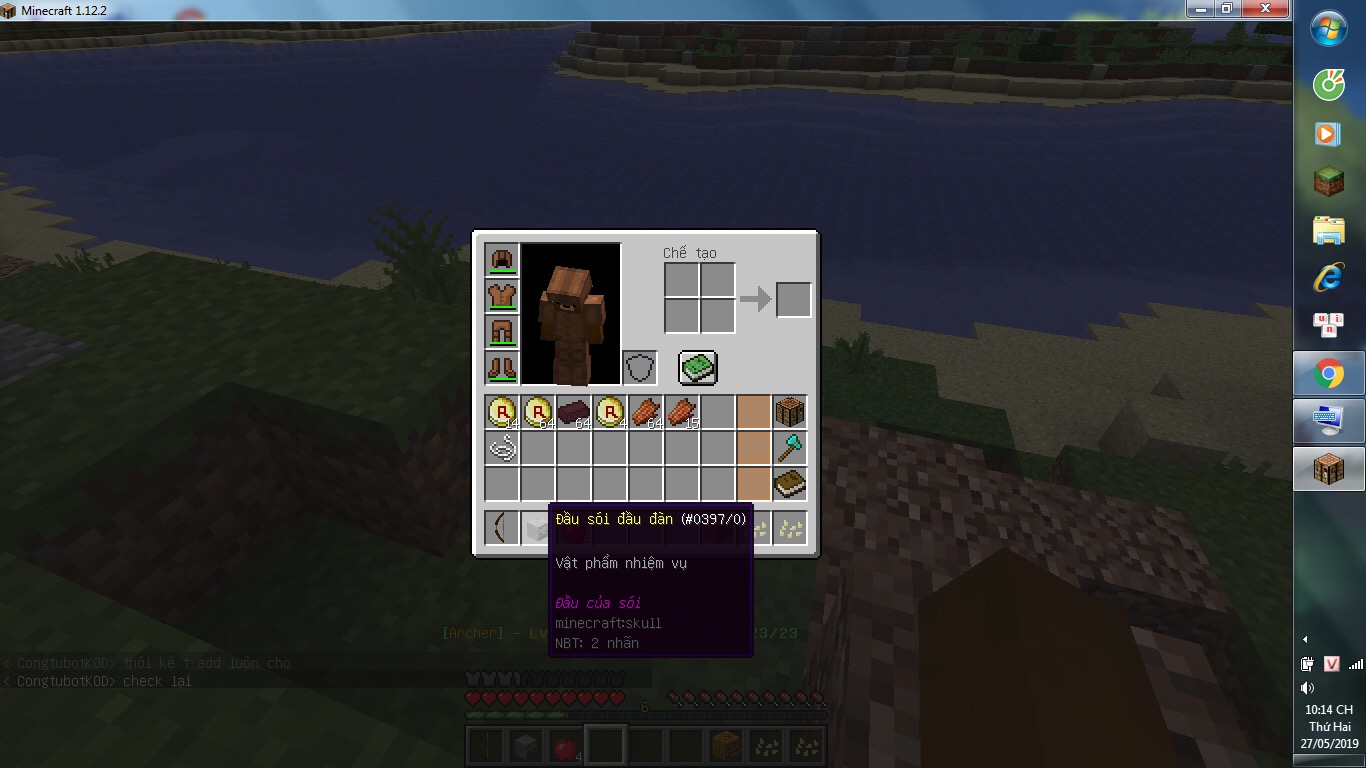Click the helmet armor slot icon
This screenshot has width=1366, height=768.
coord(501,259)
